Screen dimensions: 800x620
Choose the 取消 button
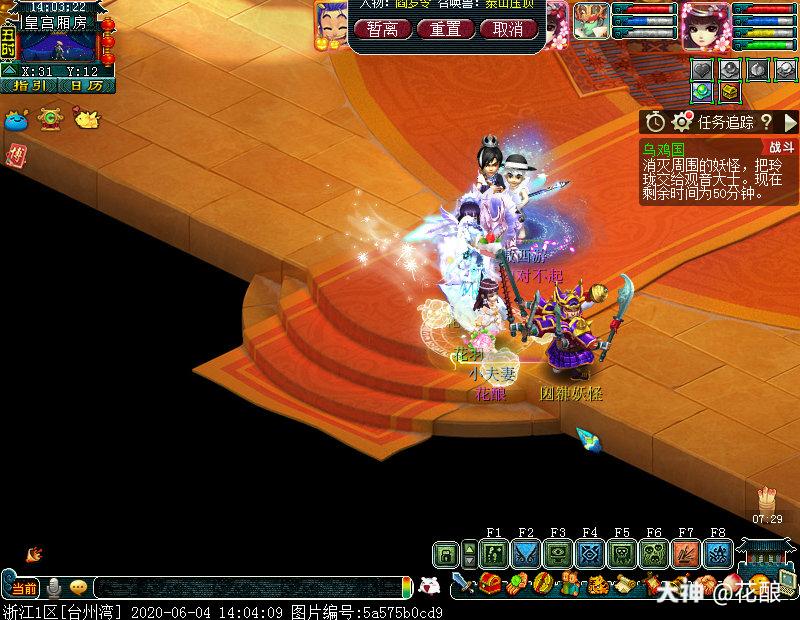tap(508, 29)
